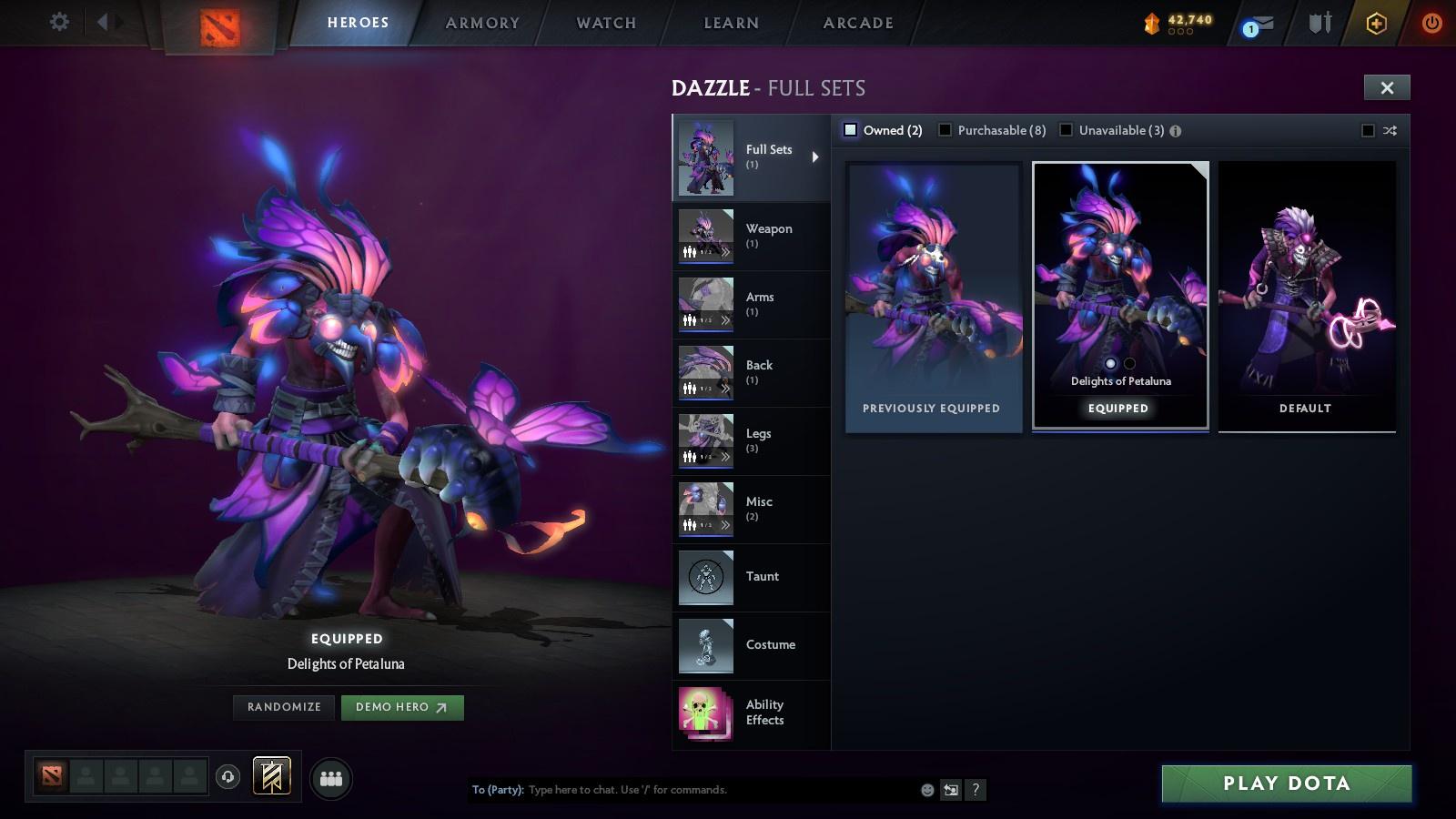Enable the Purchasable items filter
This screenshot has width=1456, height=819.
tap(947, 130)
